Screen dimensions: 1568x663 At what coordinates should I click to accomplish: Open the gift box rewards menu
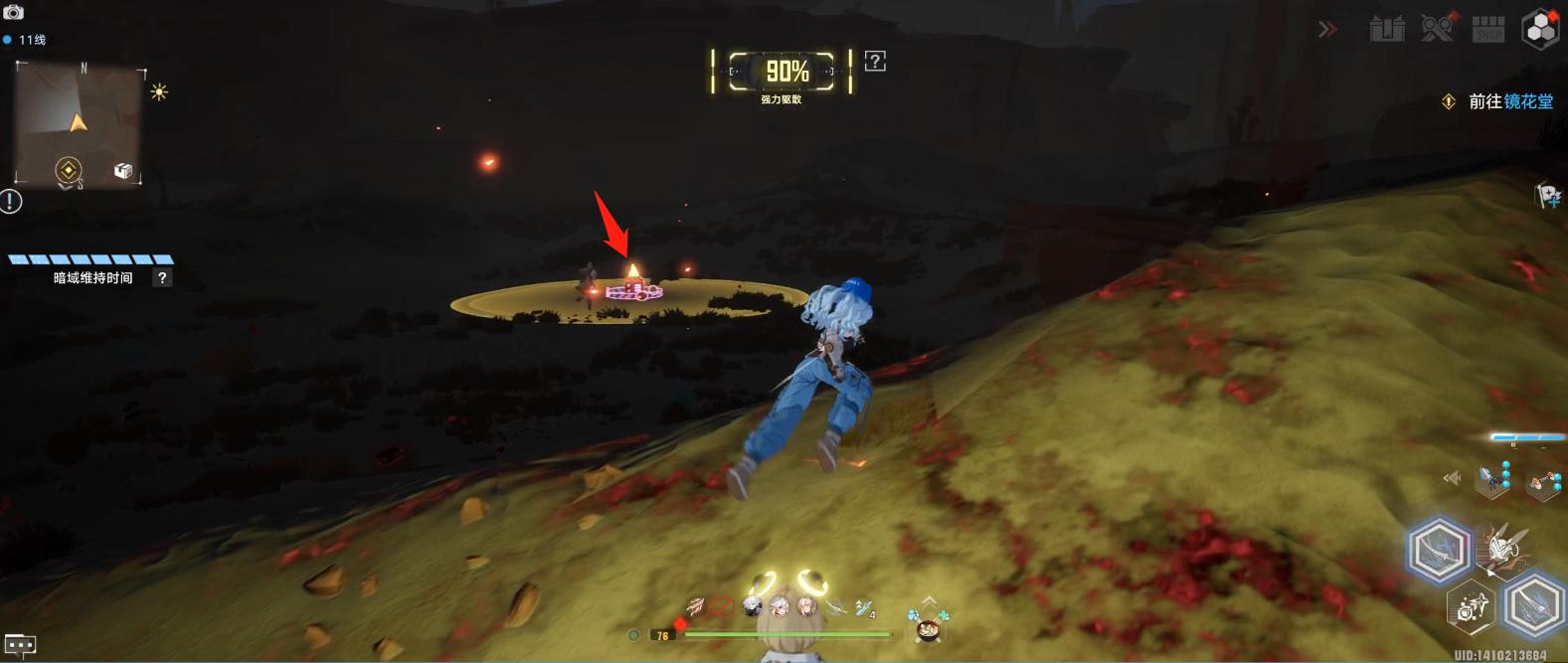coord(1387,30)
